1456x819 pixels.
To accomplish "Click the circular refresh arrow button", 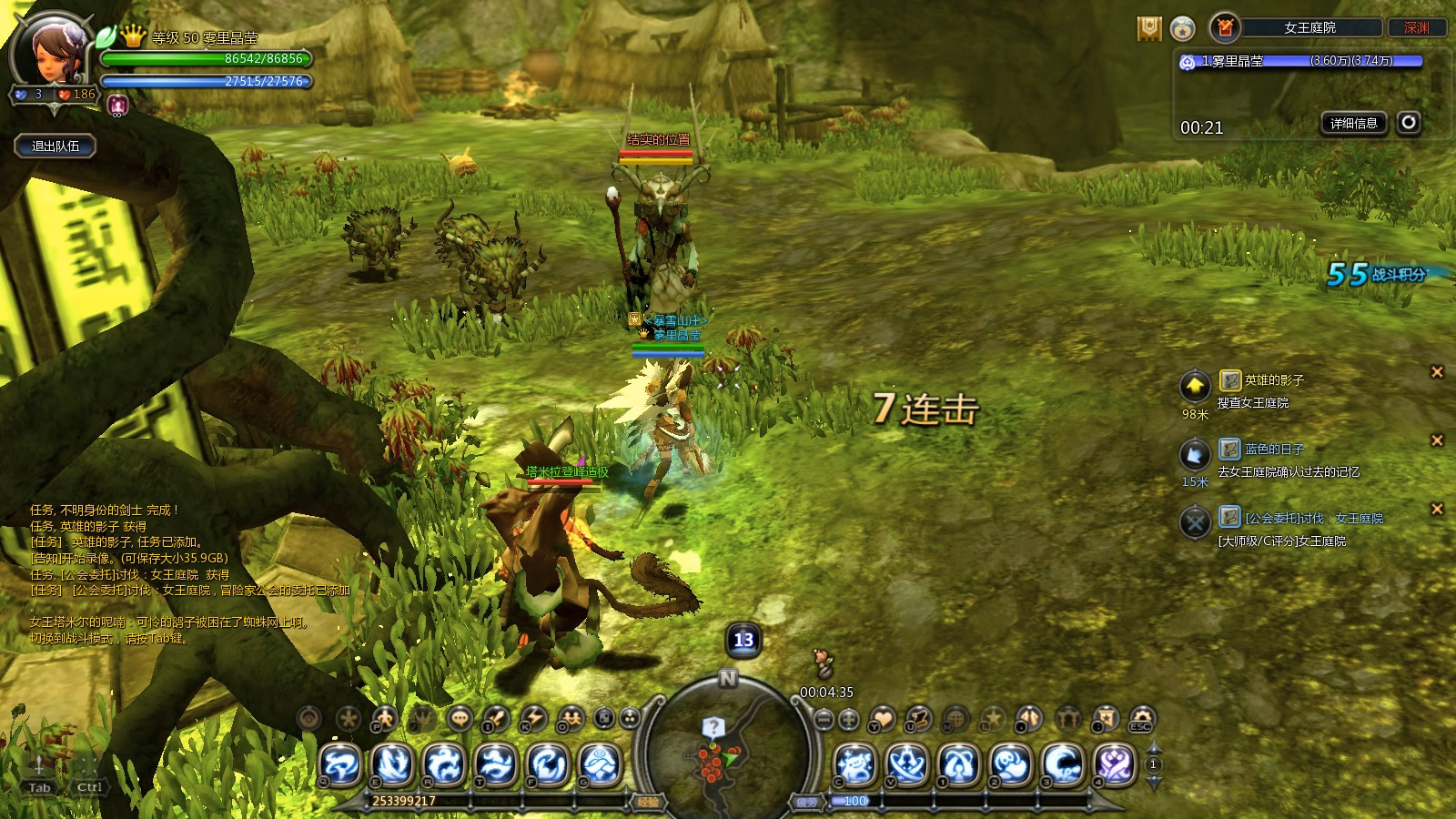I will [1409, 123].
